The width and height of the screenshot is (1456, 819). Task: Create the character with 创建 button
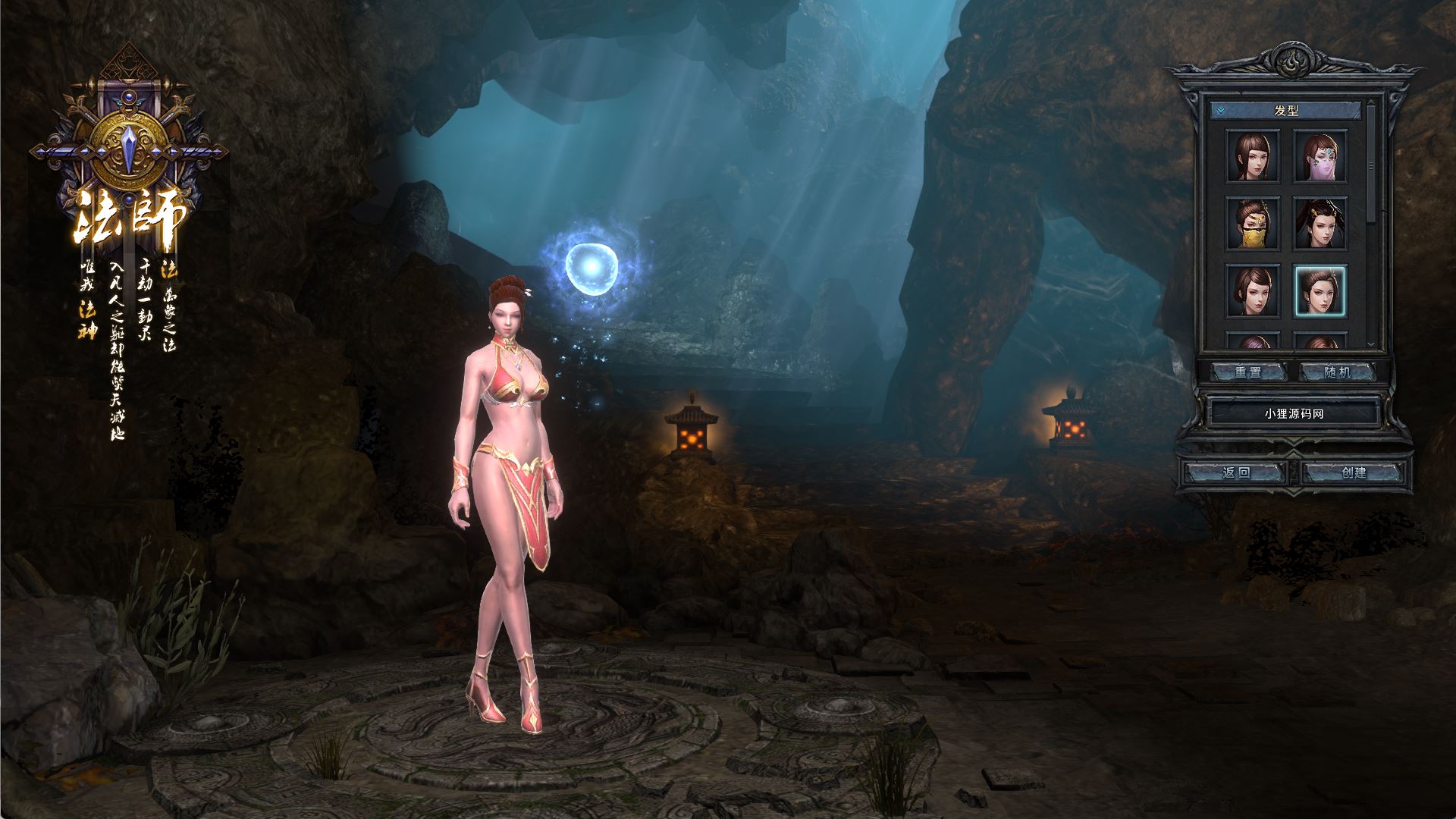1354,473
